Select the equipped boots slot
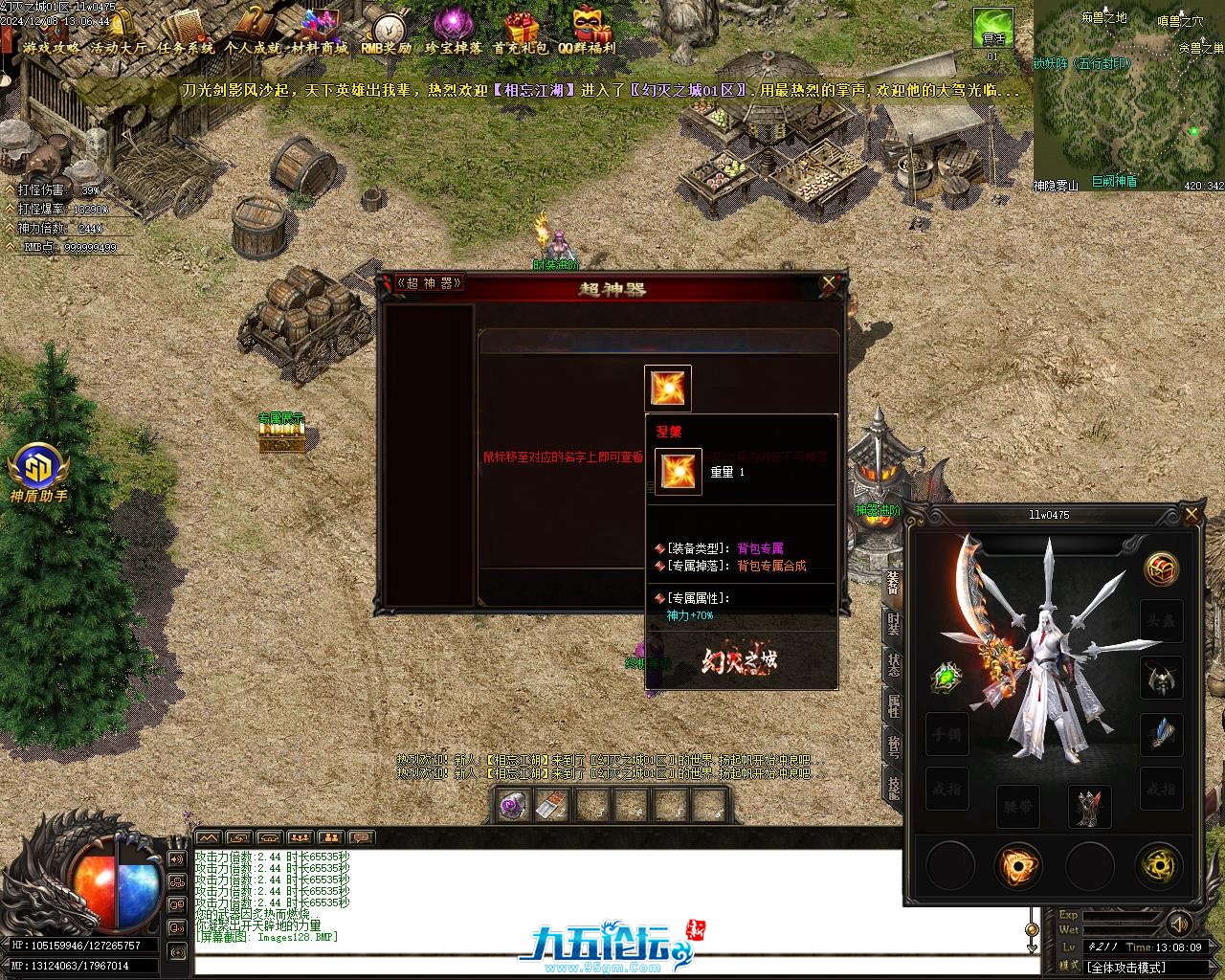This screenshot has height=980, width=1225. 1089,807
